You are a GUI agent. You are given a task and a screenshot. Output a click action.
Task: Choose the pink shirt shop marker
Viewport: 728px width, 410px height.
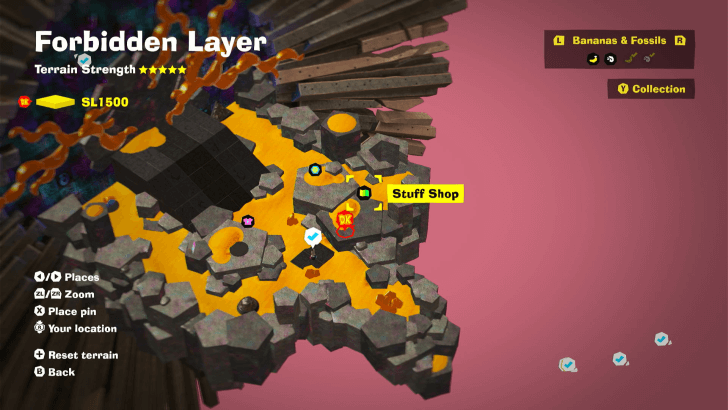tap(248, 221)
